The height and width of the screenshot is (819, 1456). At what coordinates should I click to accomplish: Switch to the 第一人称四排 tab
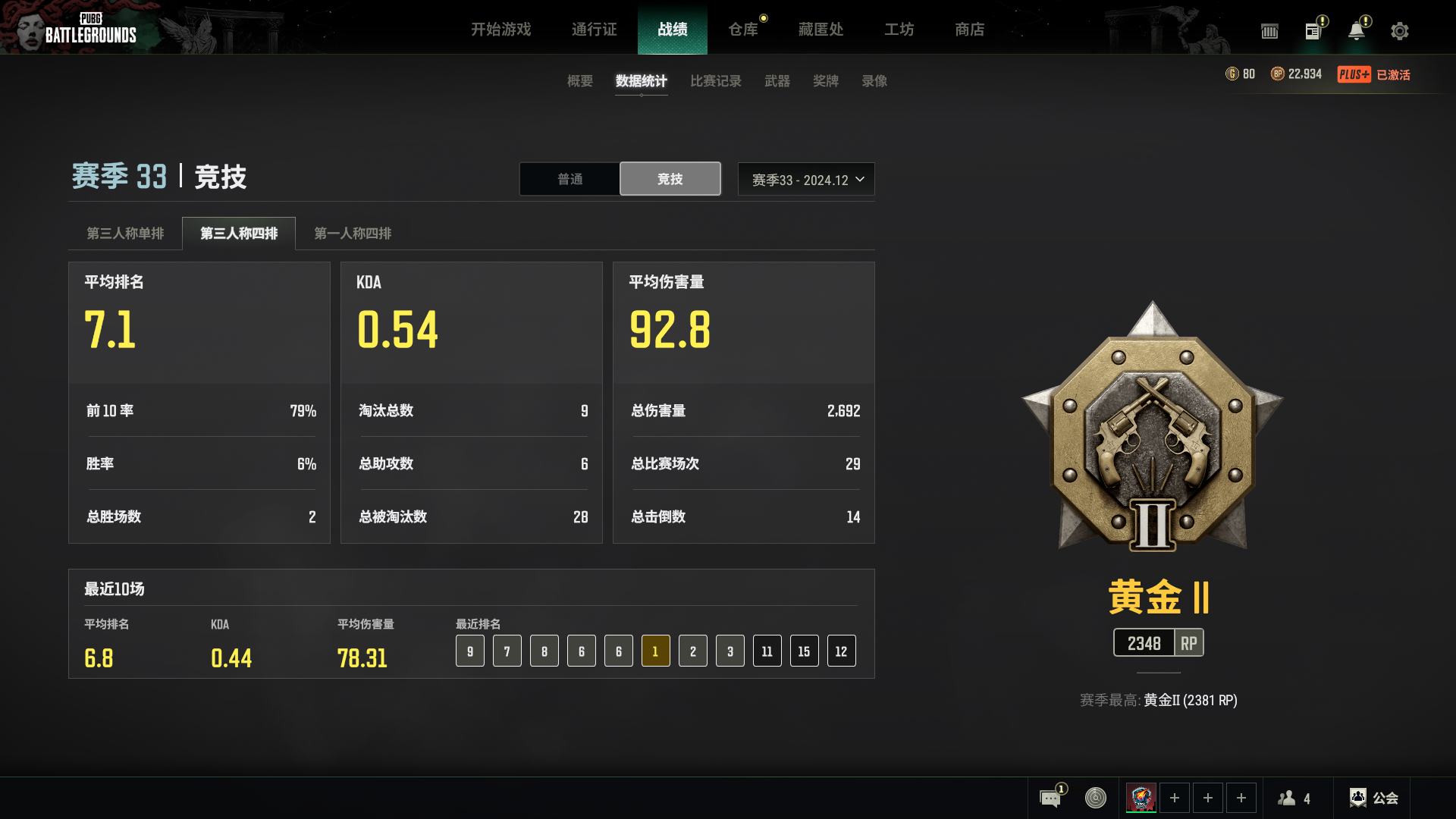[x=353, y=234]
